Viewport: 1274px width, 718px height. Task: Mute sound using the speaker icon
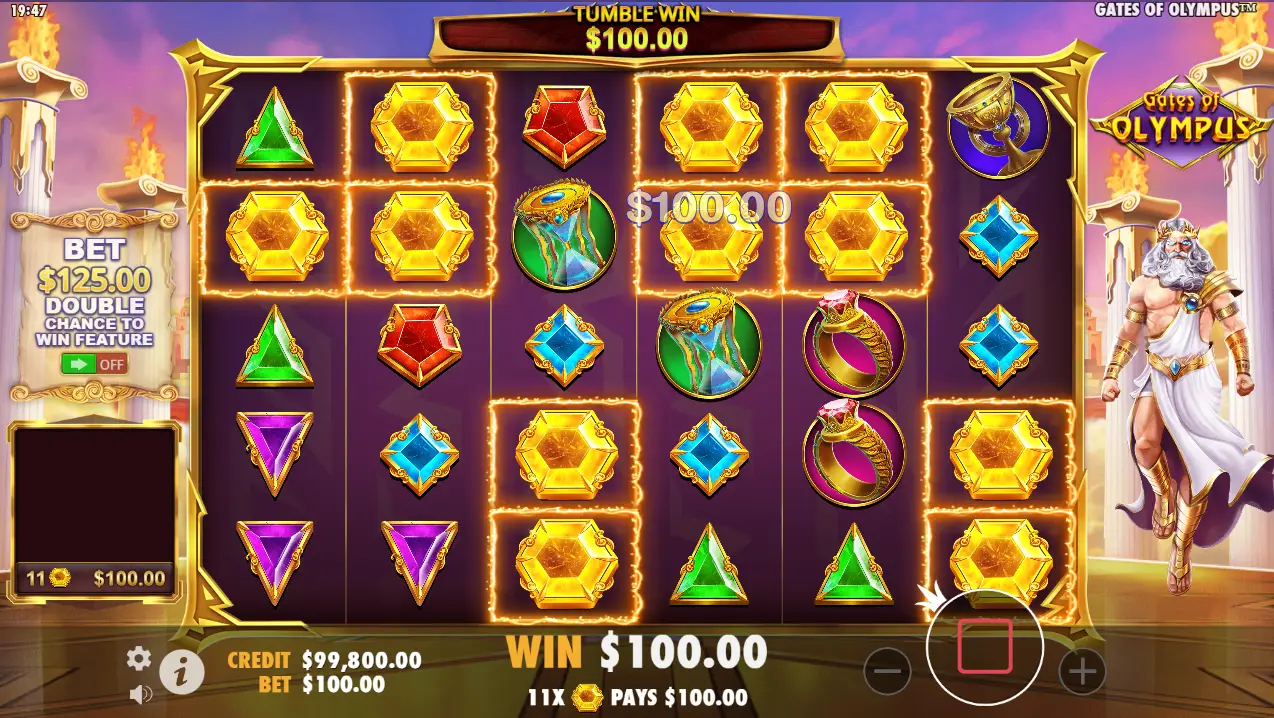140,693
